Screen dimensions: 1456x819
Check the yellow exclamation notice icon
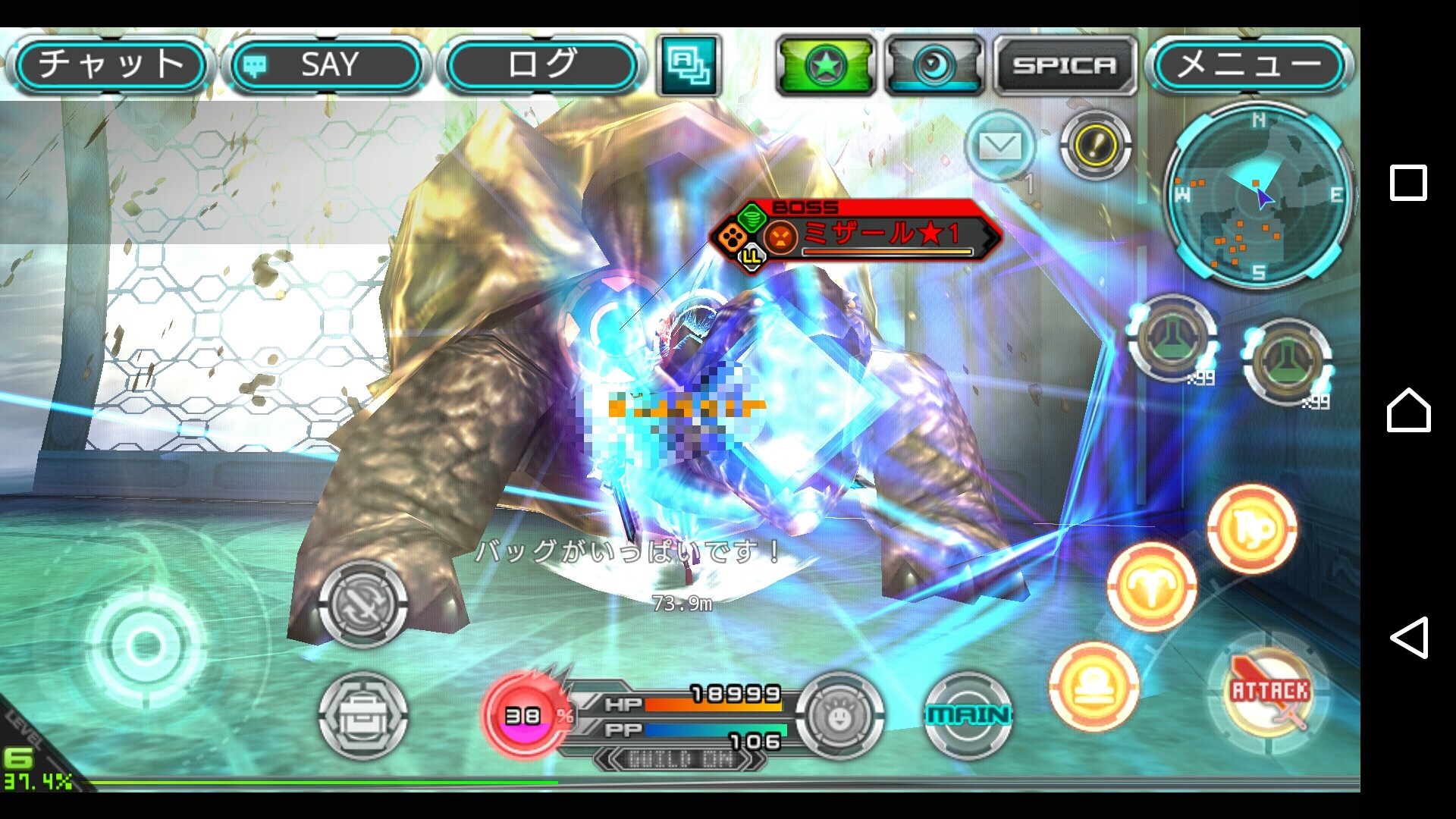[1094, 145]
